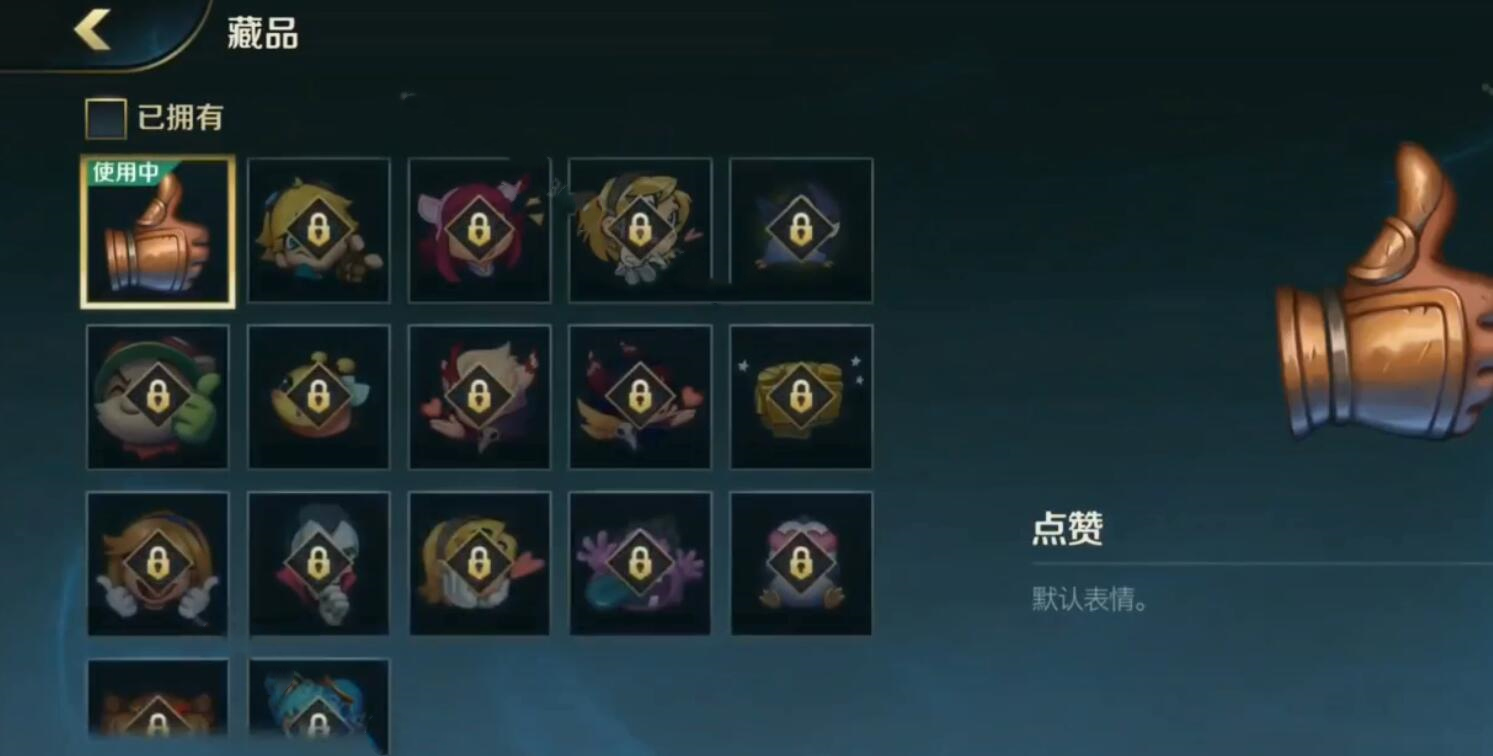Viewport: 1493px width, 756px height.
Task: Select the winking orange-haired girl locked emote
Action: point(157,563)
